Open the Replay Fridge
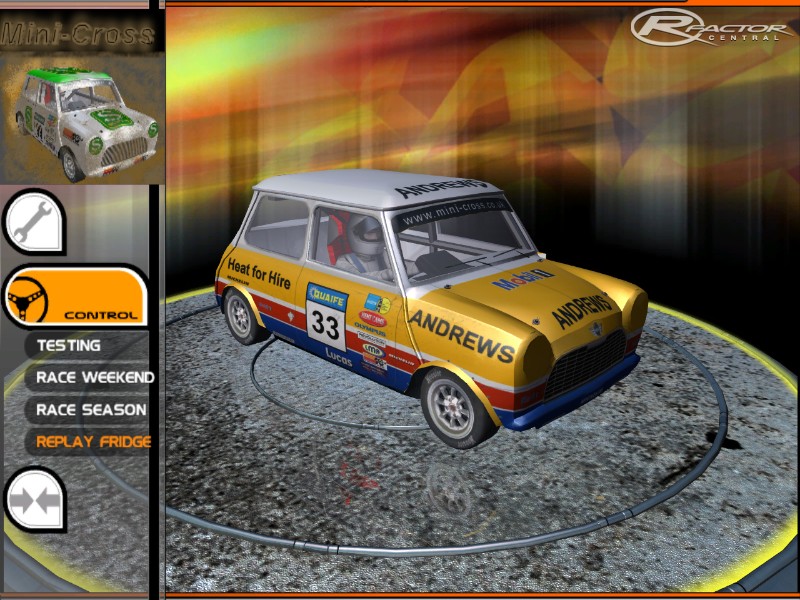This screenshot has width=800, height=600. click(92, 441)
